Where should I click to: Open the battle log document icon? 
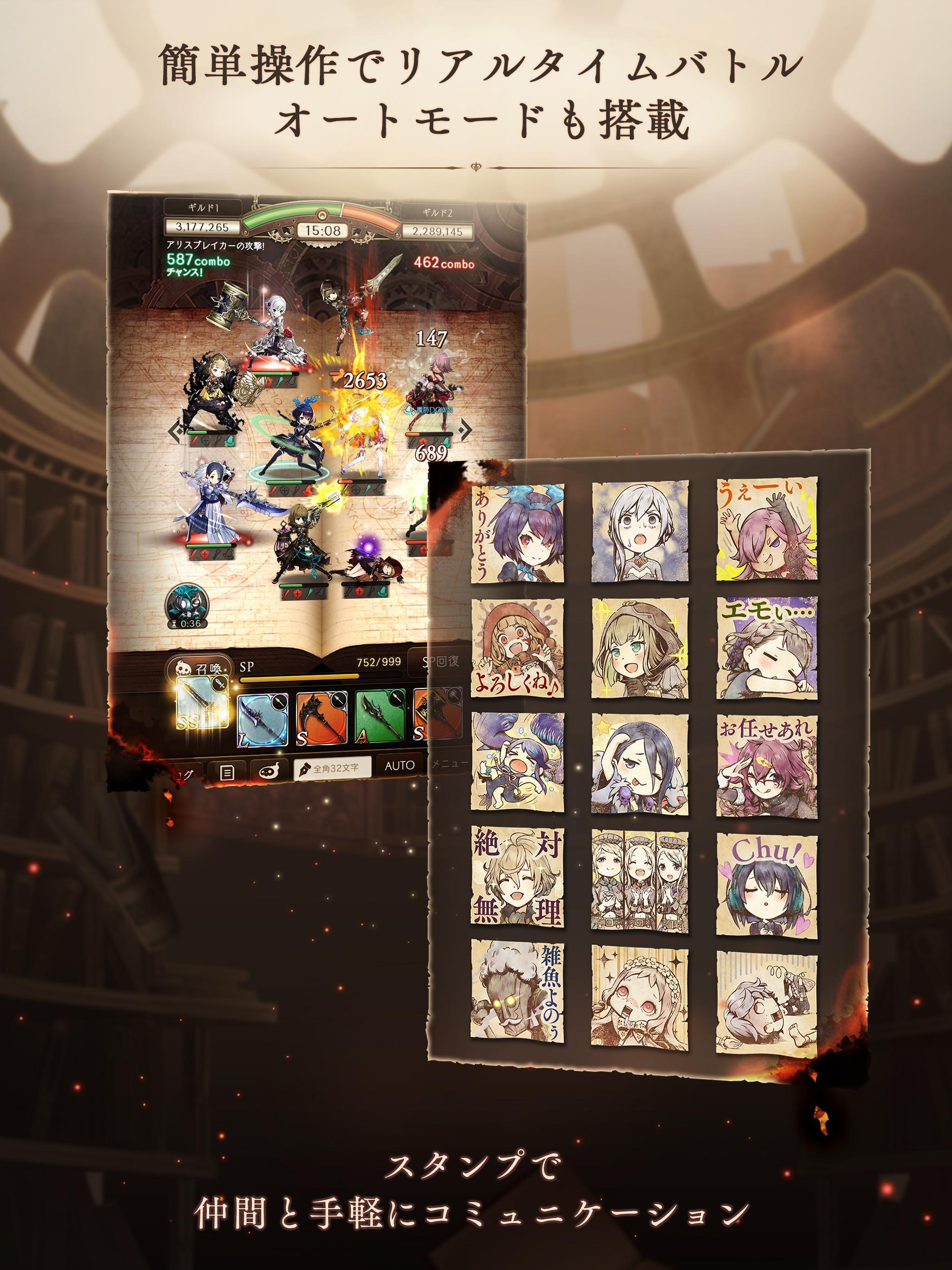coord(227,772)
